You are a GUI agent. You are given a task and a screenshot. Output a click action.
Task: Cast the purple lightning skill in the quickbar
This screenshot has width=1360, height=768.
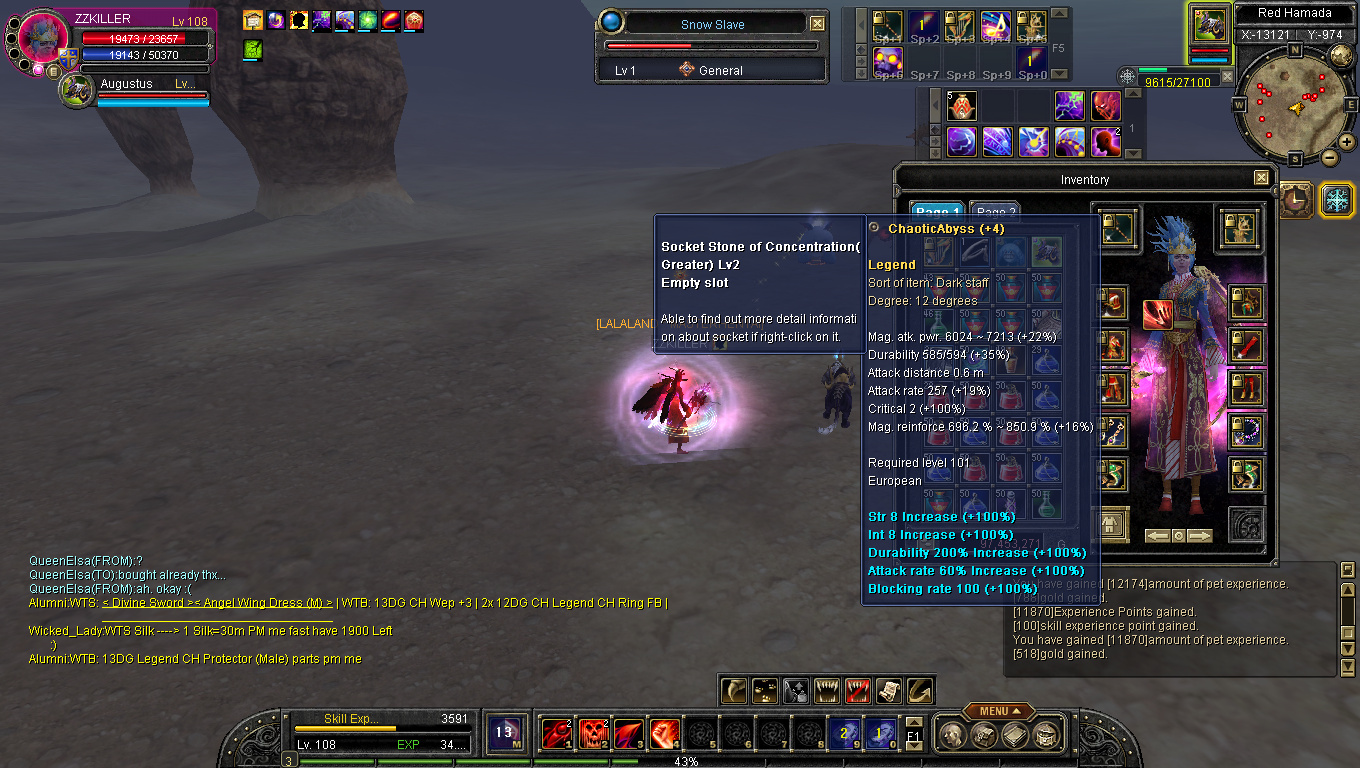1070,105
